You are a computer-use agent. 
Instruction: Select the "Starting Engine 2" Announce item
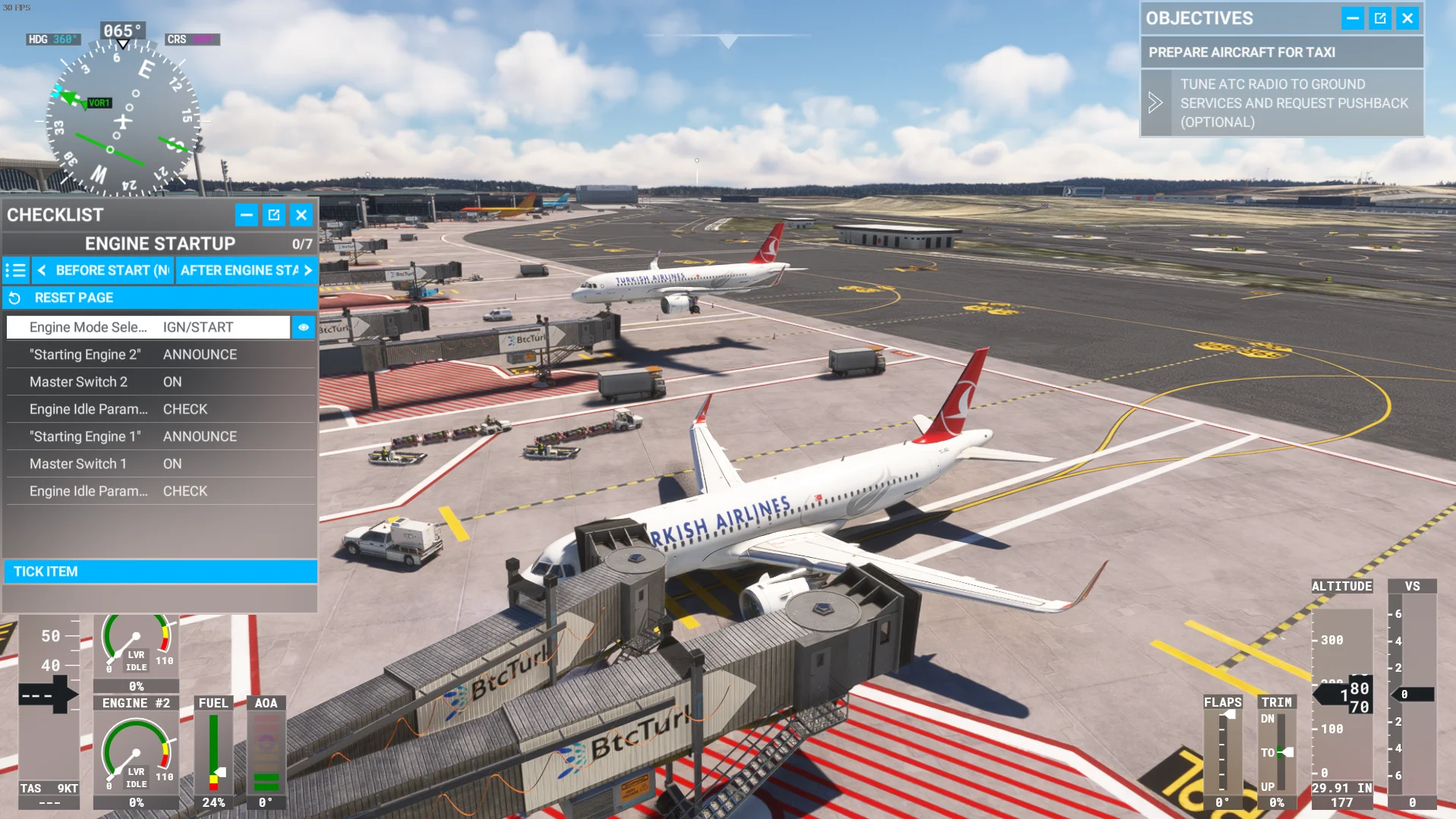point(160,354)
